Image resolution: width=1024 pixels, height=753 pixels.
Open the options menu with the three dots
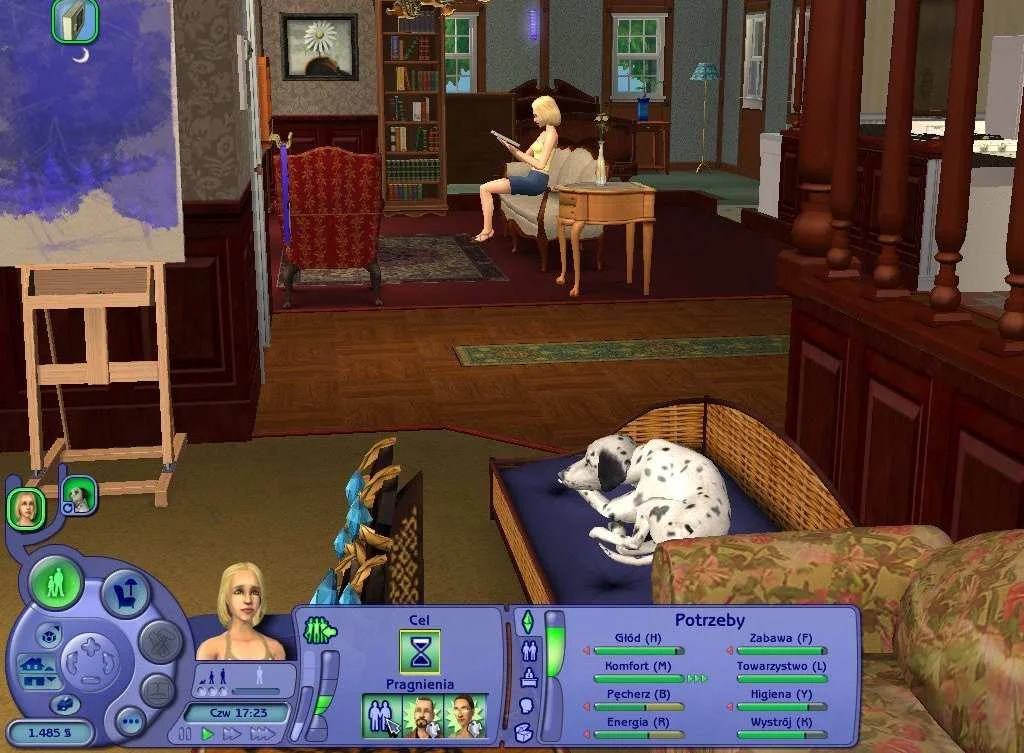[x=130, y=719]
